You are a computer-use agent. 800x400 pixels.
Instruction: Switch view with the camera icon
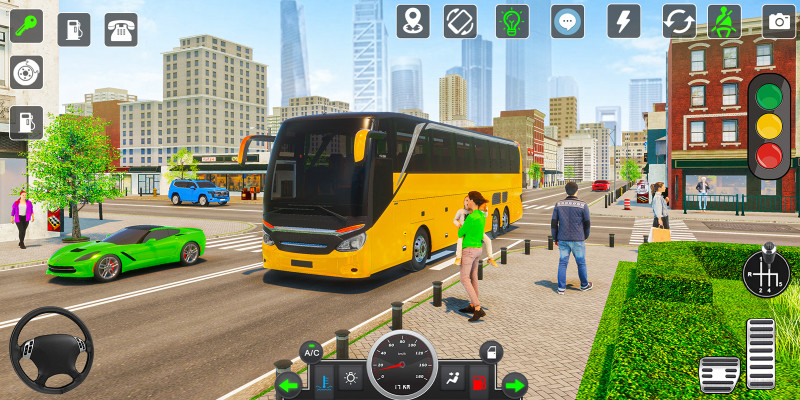(x=779, y=21)
